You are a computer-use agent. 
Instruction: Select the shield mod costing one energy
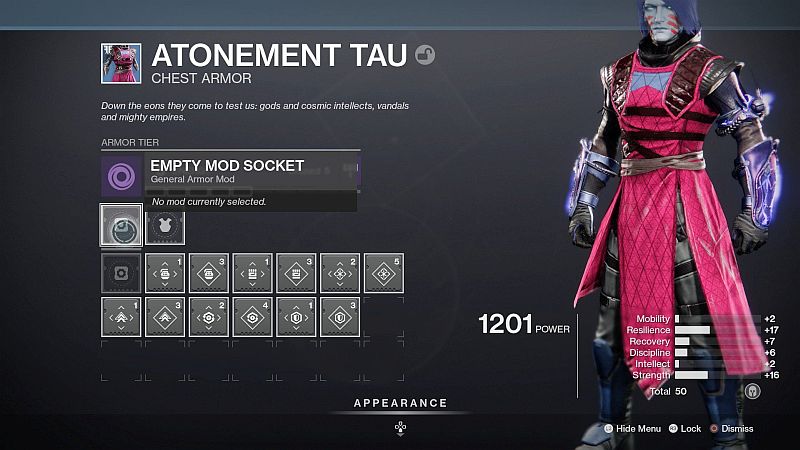pyautogui.click(x=296, y=316)
